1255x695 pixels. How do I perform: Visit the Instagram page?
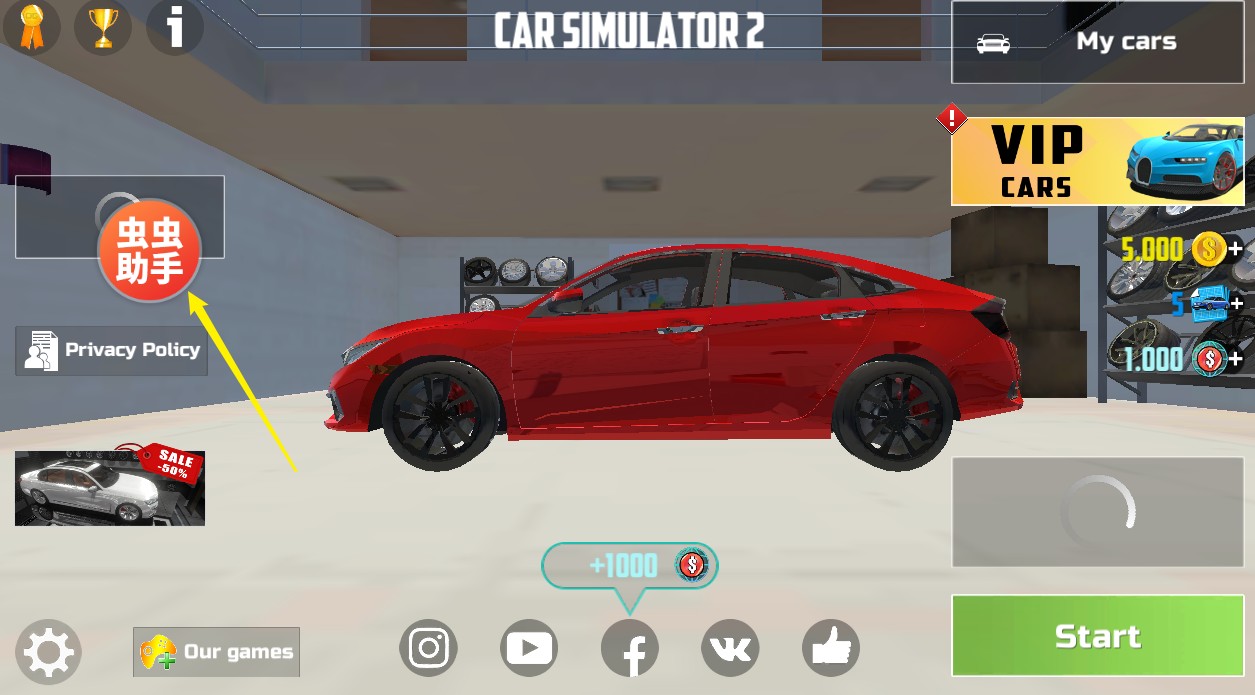pyautogui.click(x=428, y=648)
